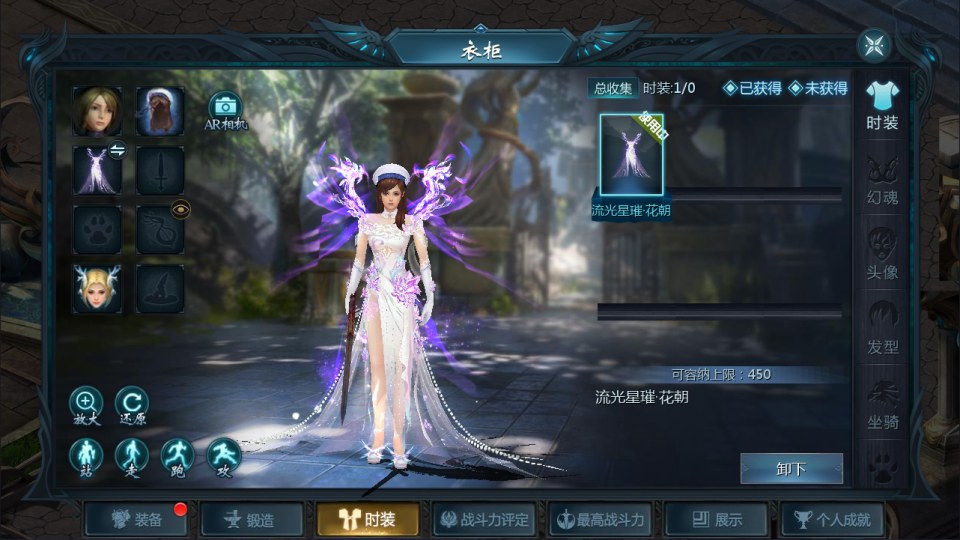
Task: Toggle the 已获得 filter
Action: 751,88
